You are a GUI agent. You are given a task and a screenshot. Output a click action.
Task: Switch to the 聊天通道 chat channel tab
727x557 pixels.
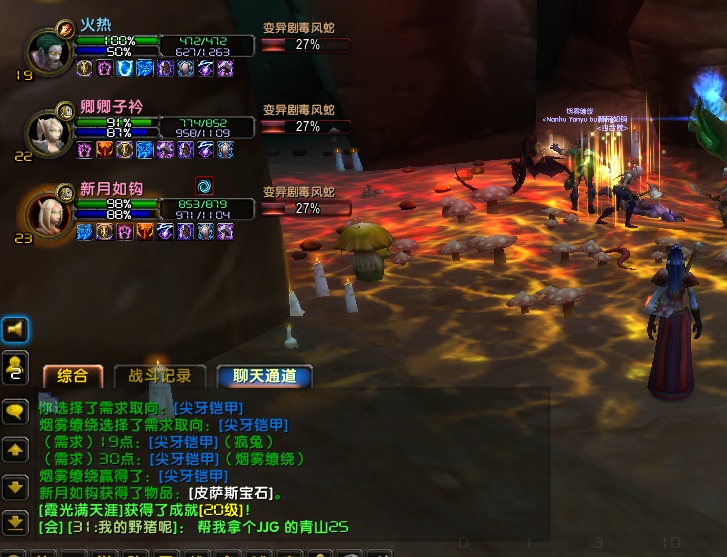point(264,376)
